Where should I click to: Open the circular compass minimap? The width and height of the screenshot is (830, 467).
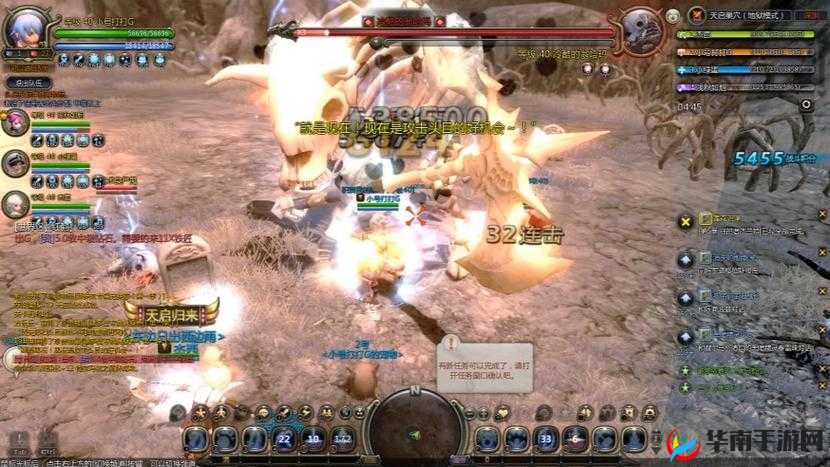tap(413, 426)
